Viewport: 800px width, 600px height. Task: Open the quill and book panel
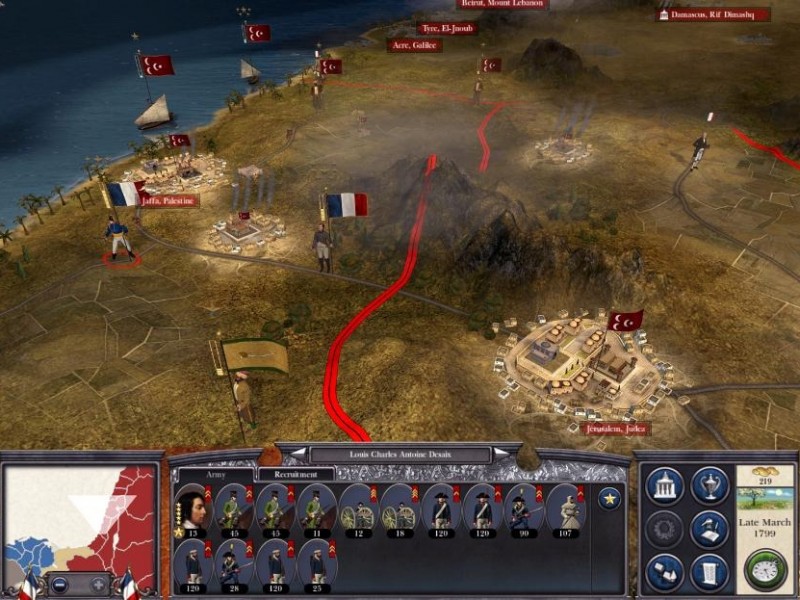tap(709, 529)
